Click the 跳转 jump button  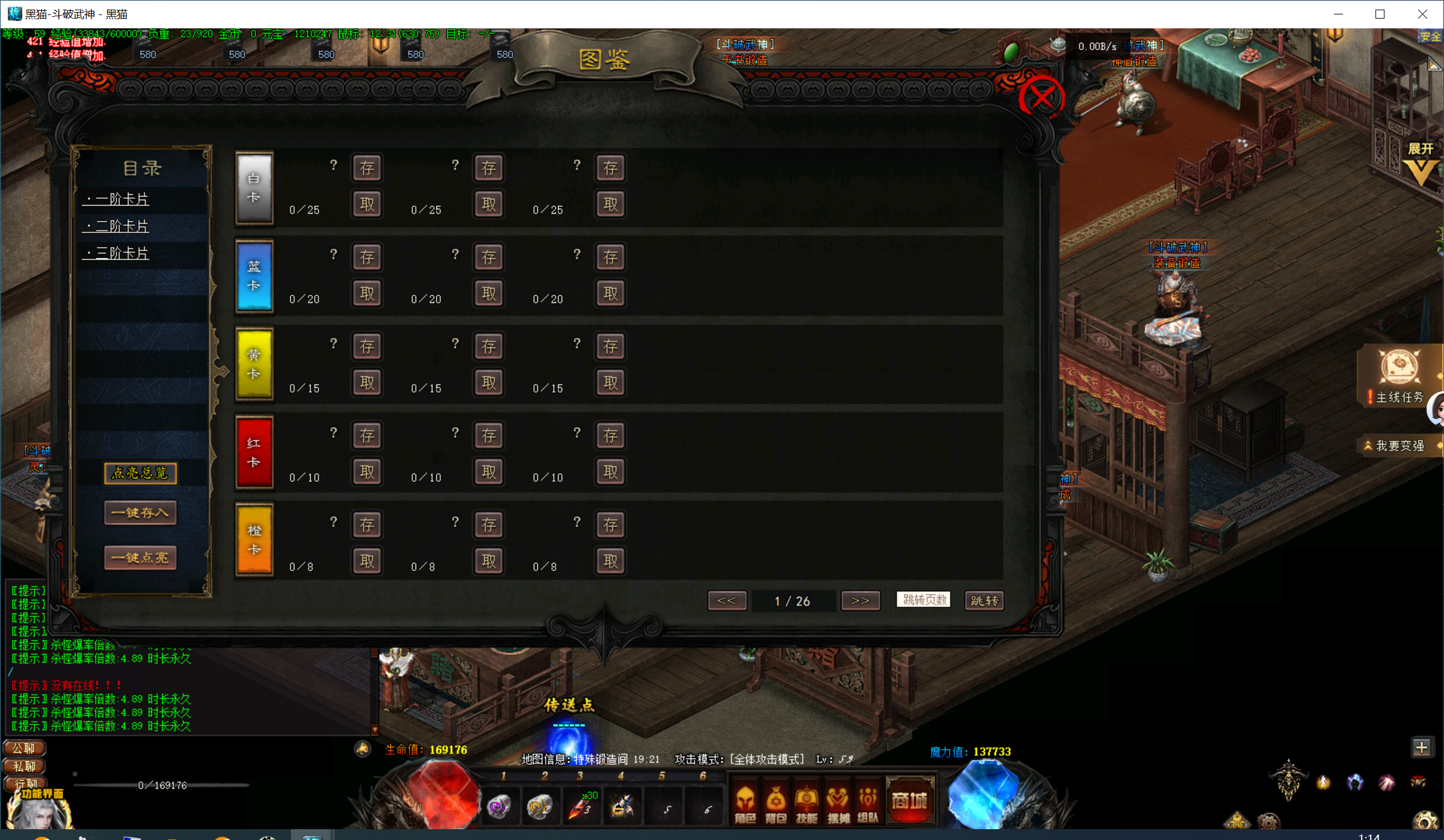coord(984,600)
